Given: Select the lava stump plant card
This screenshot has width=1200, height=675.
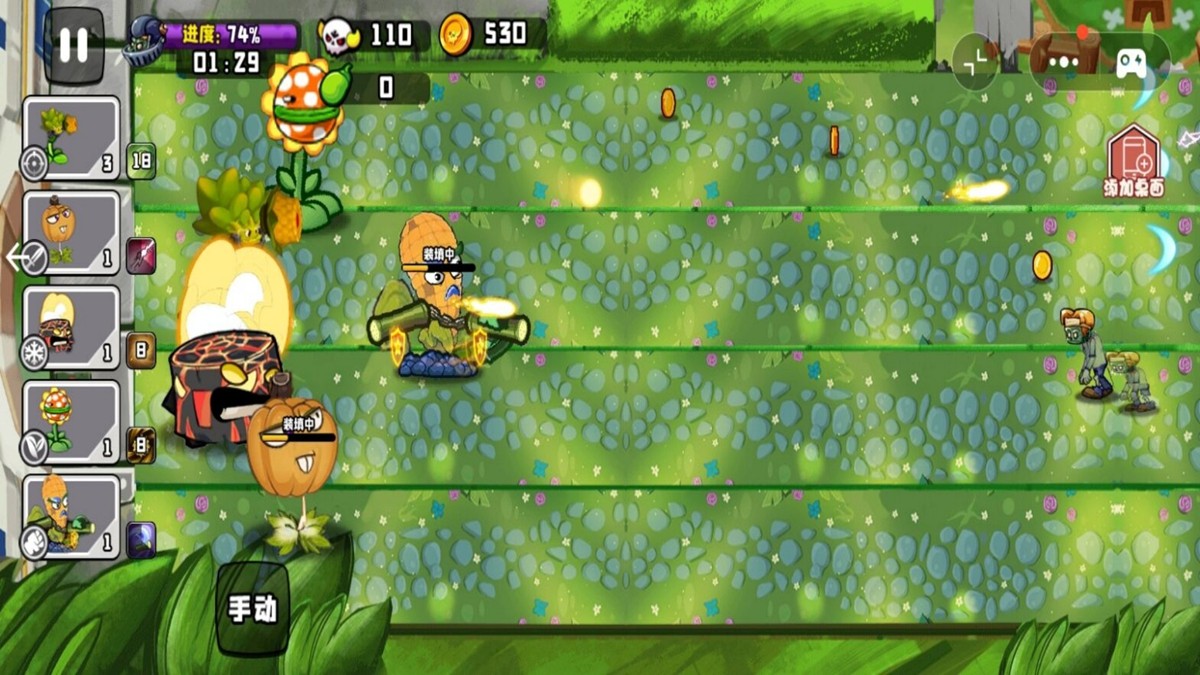Looking at the screenshot, I should pos(71,327).
